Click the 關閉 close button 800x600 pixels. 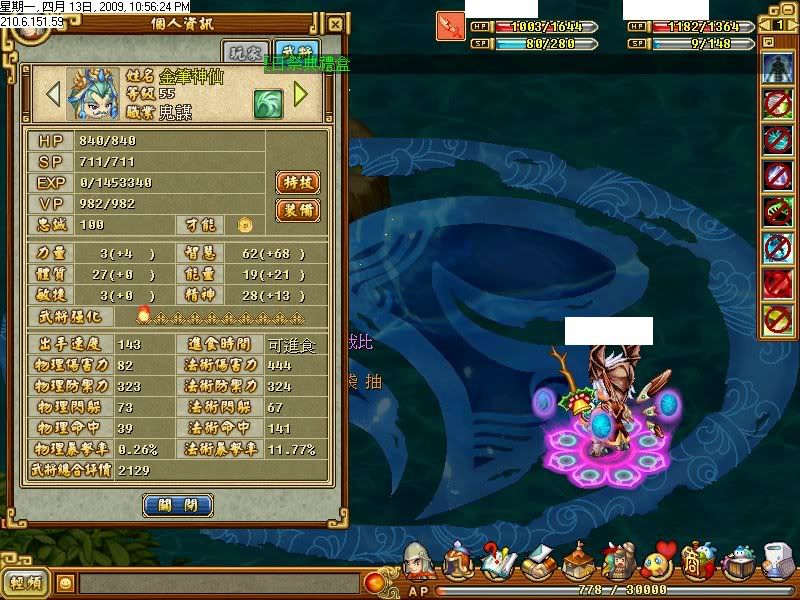pos(178,506)
